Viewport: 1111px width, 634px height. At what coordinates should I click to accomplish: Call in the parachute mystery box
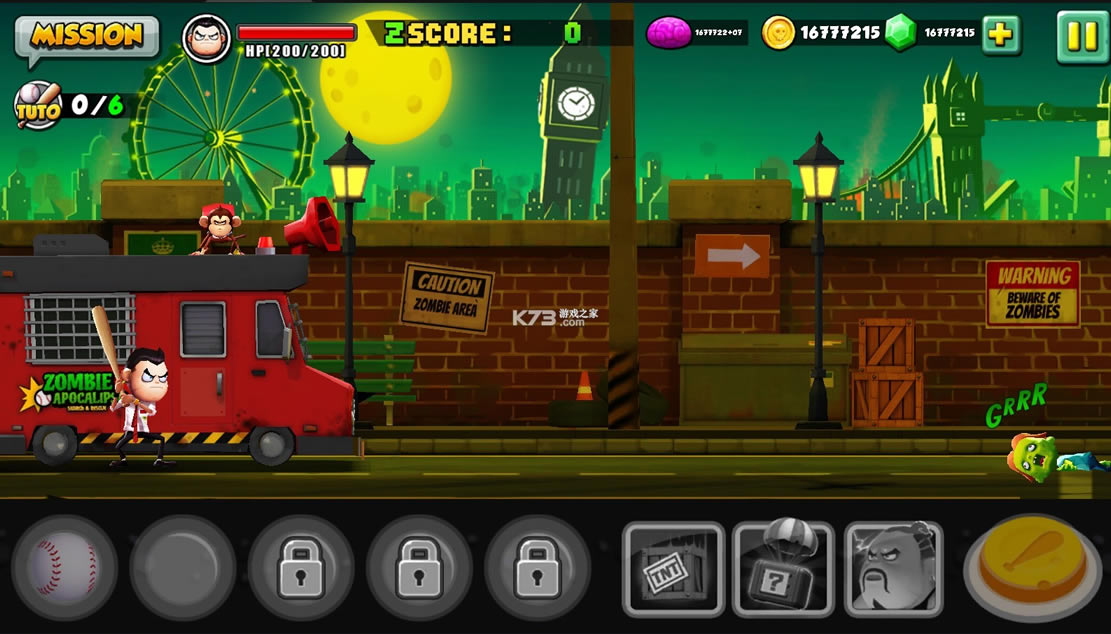(x=783, y=568)
